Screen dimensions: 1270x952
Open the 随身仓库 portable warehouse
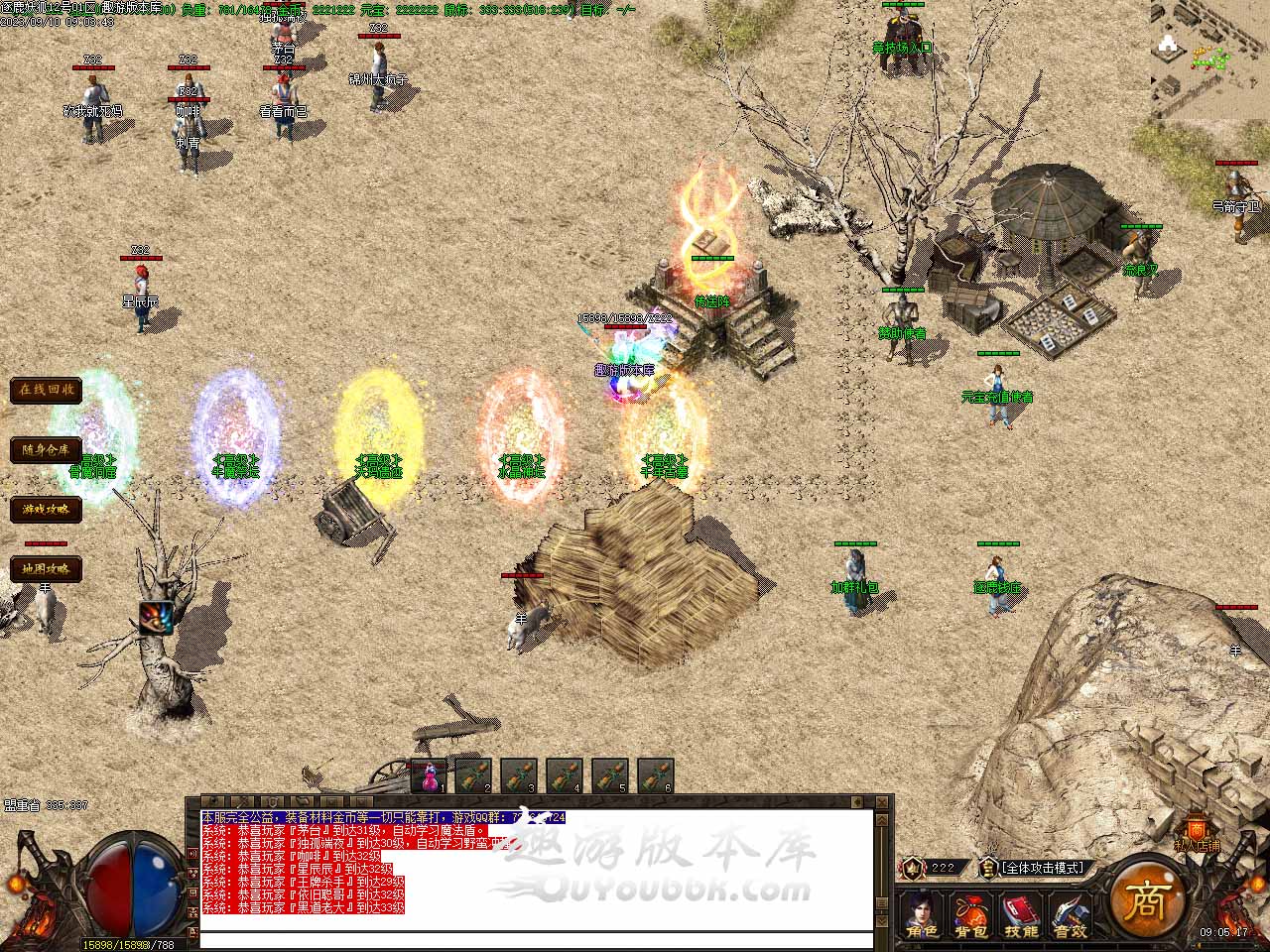46,449
